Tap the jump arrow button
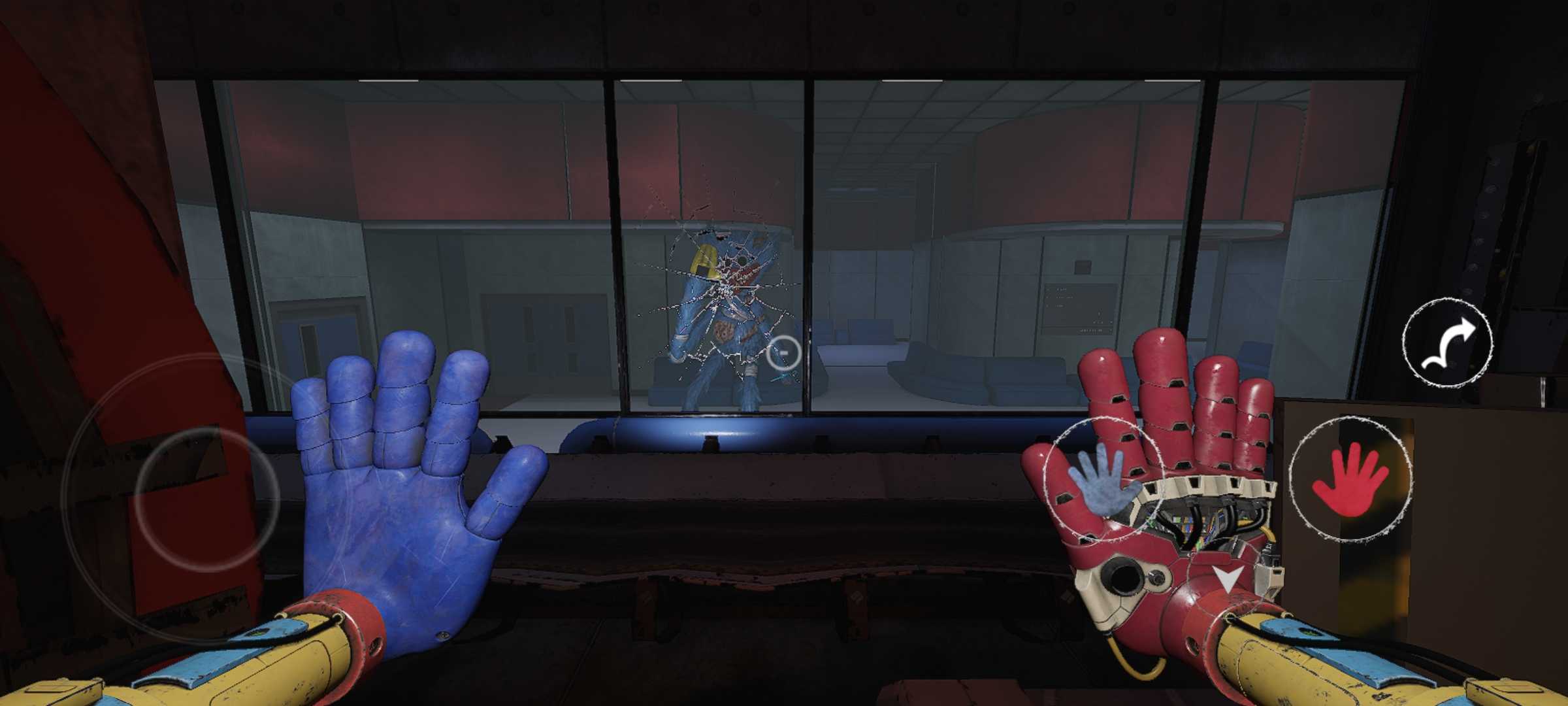The height and width of the screenshot is (706, 1568). [x=1448, y=342]
